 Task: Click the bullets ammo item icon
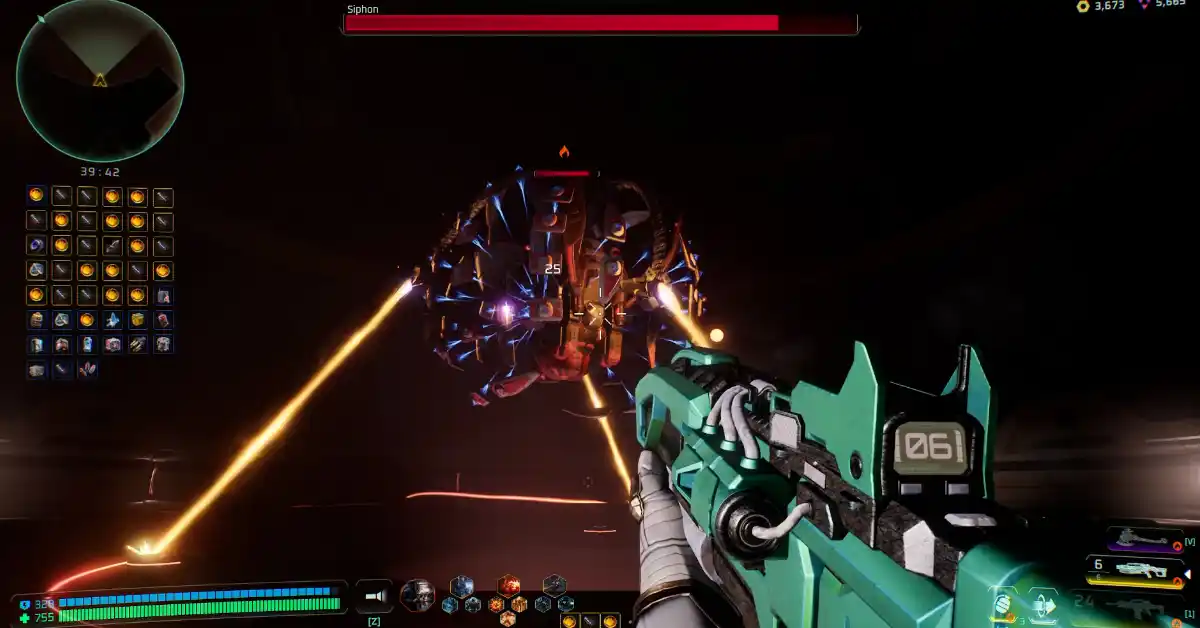click(x=138, y=345)
